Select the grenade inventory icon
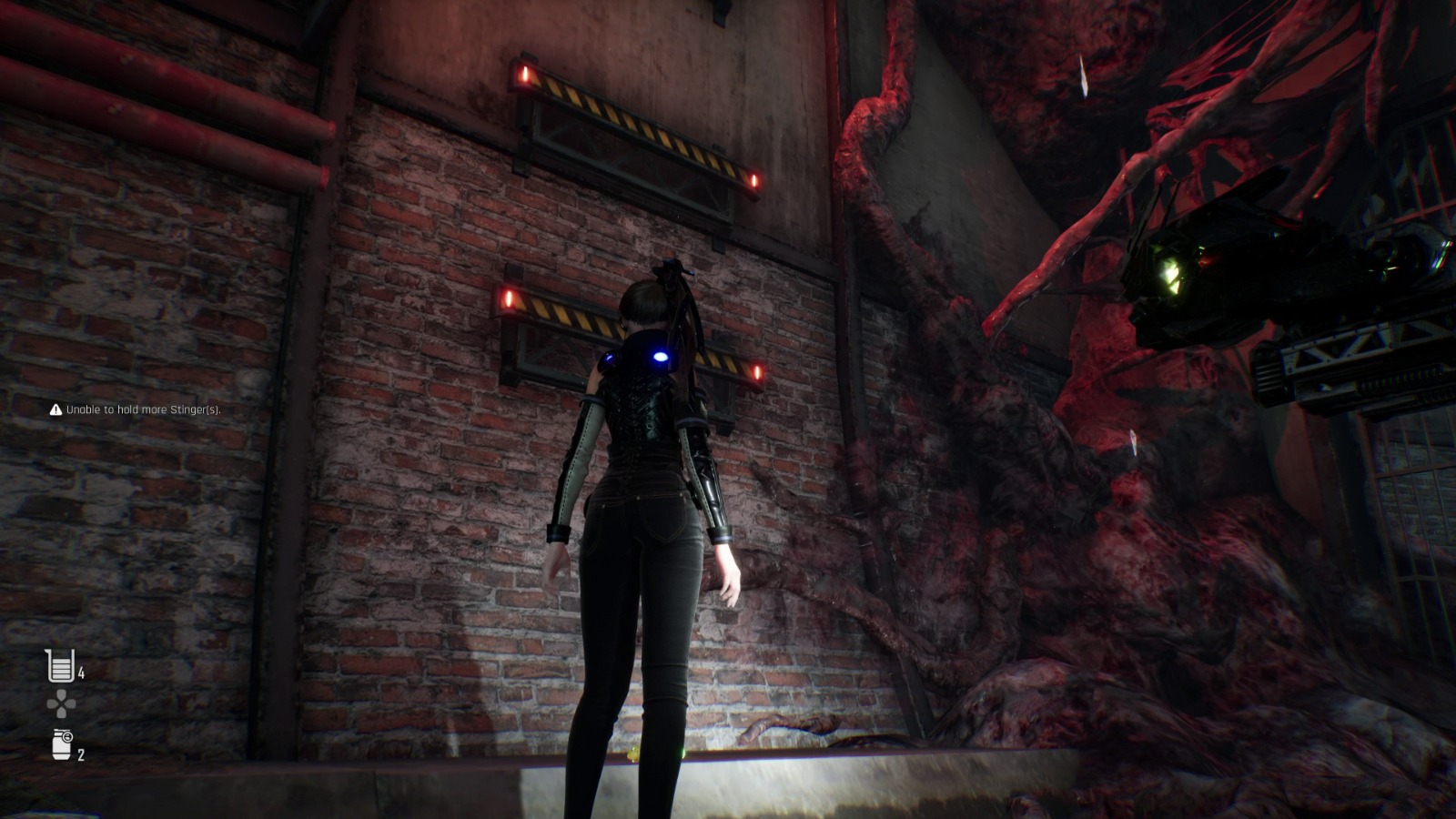The width and height of the screenshot is (1456, 819). click(60, 743)
